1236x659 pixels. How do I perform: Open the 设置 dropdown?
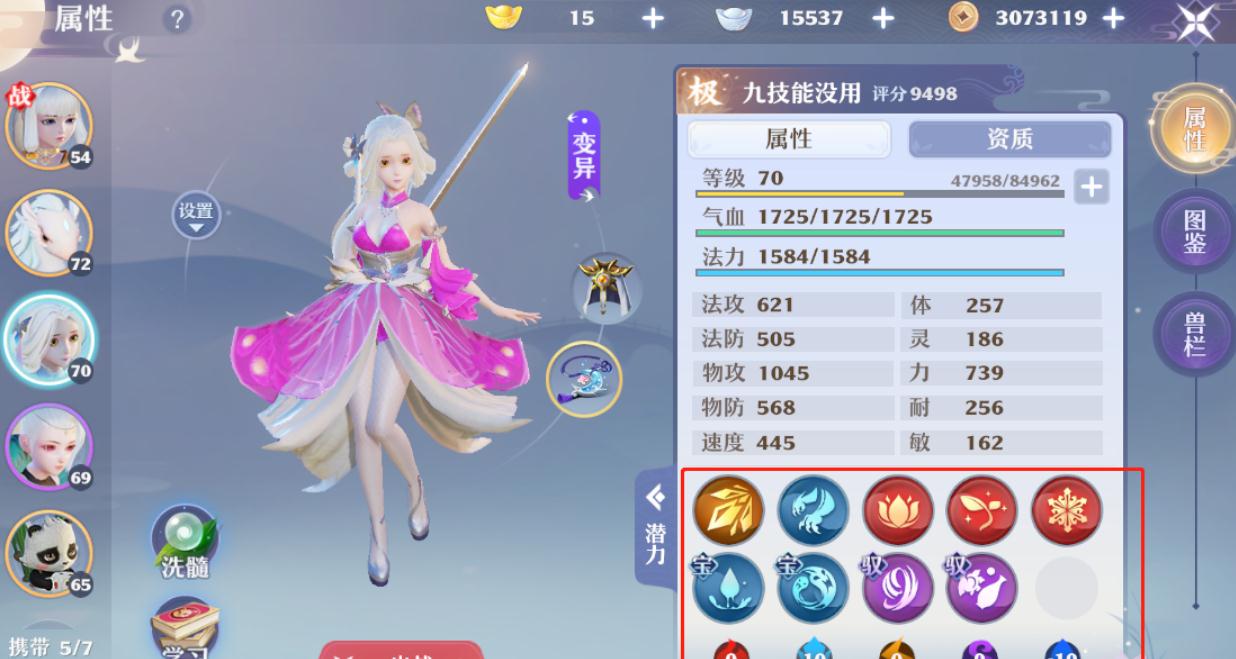point(195,215)
